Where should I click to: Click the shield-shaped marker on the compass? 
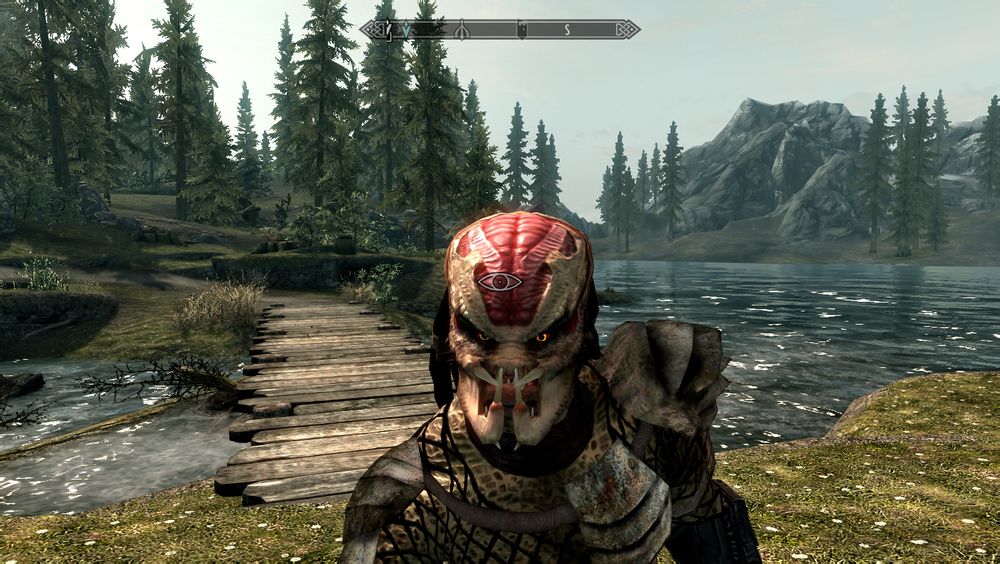[x=521, y=30]
